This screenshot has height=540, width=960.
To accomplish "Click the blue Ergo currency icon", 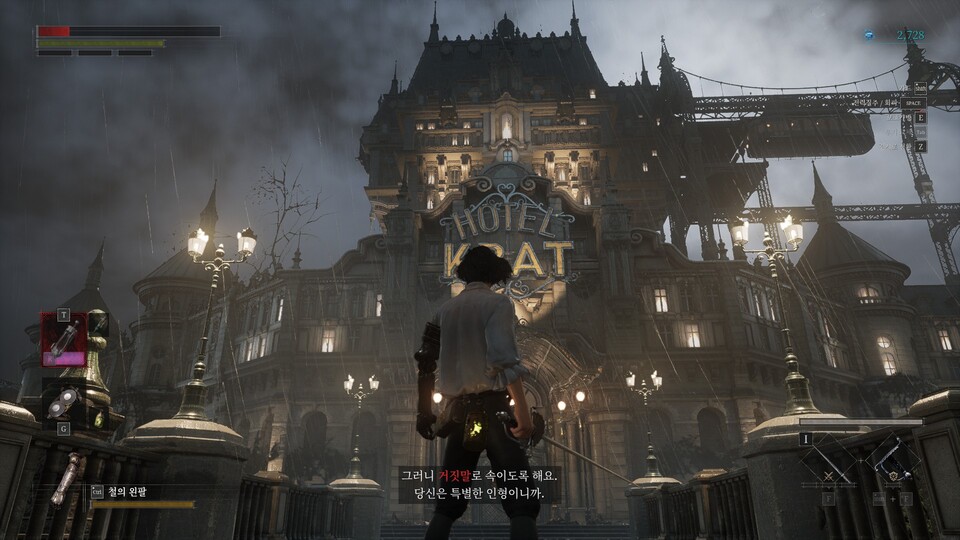I will coord(869,35).
